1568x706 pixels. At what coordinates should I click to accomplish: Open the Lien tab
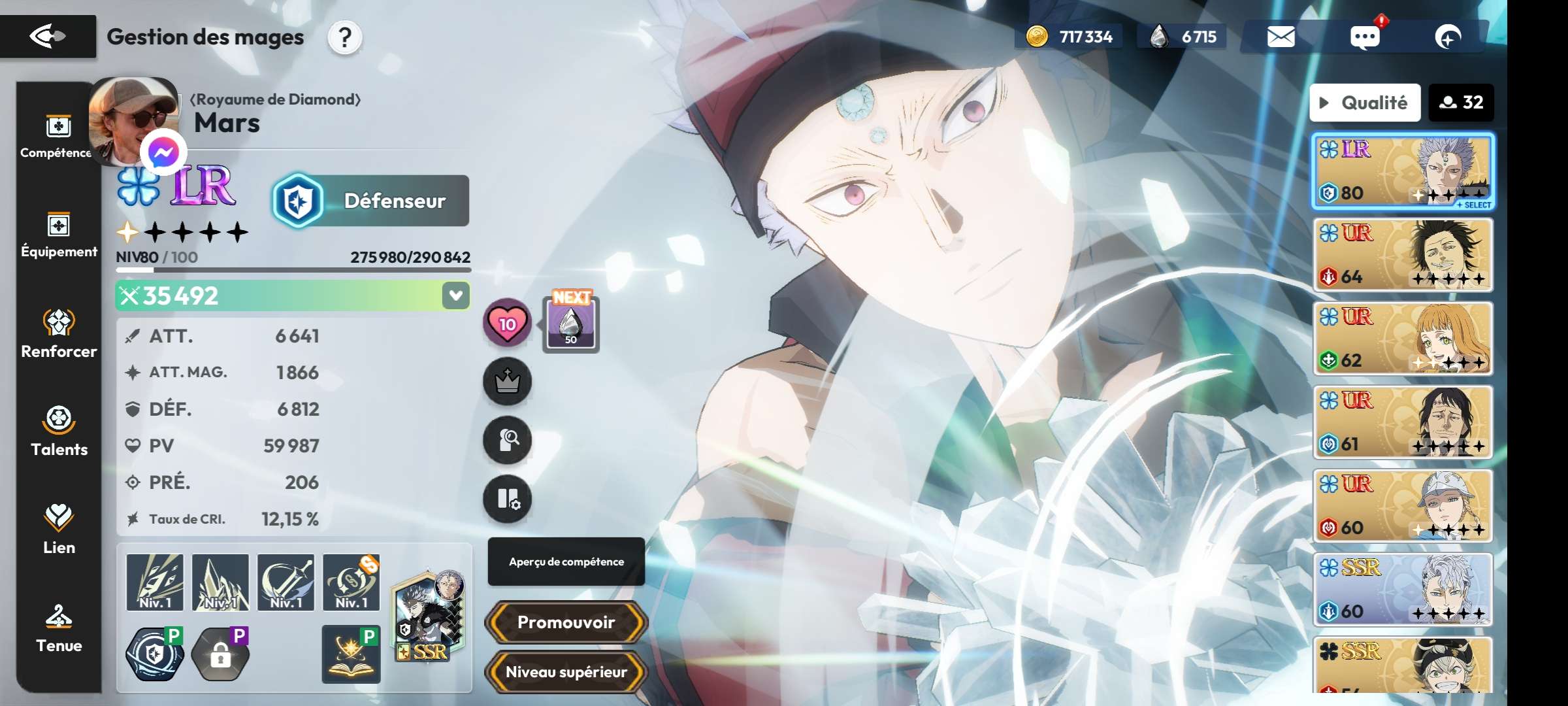pyautogui.click(x=59, y=529)
